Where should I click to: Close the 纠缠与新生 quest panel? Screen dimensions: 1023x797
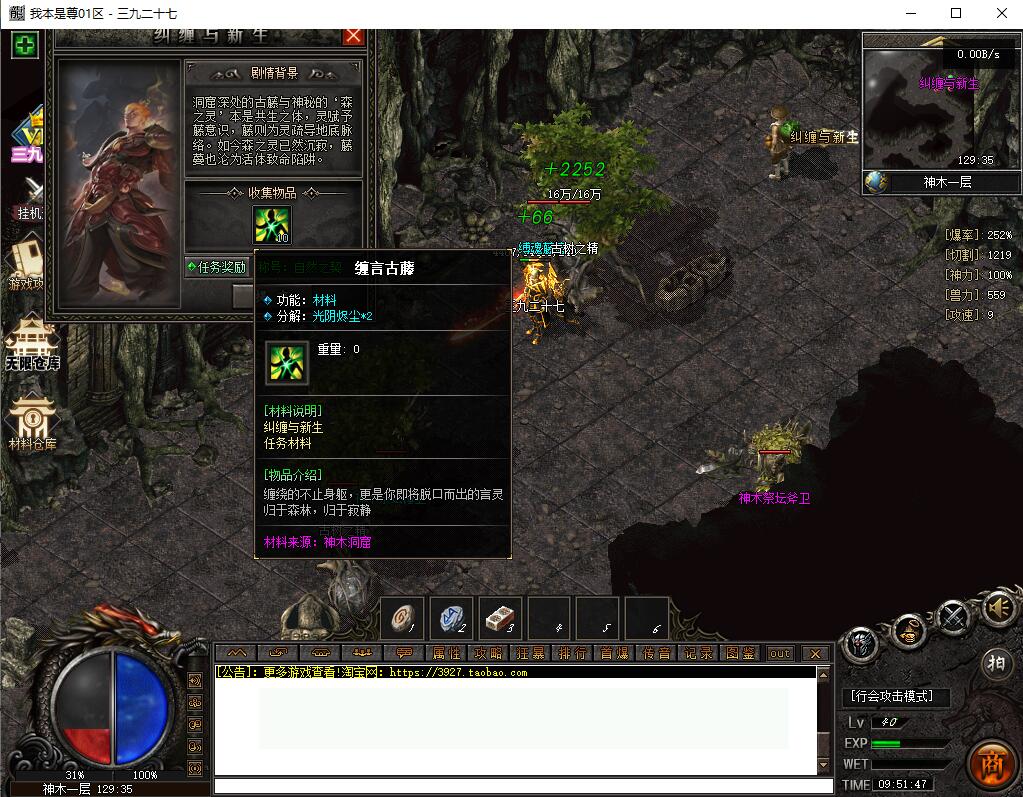click(x=353, y=36)
